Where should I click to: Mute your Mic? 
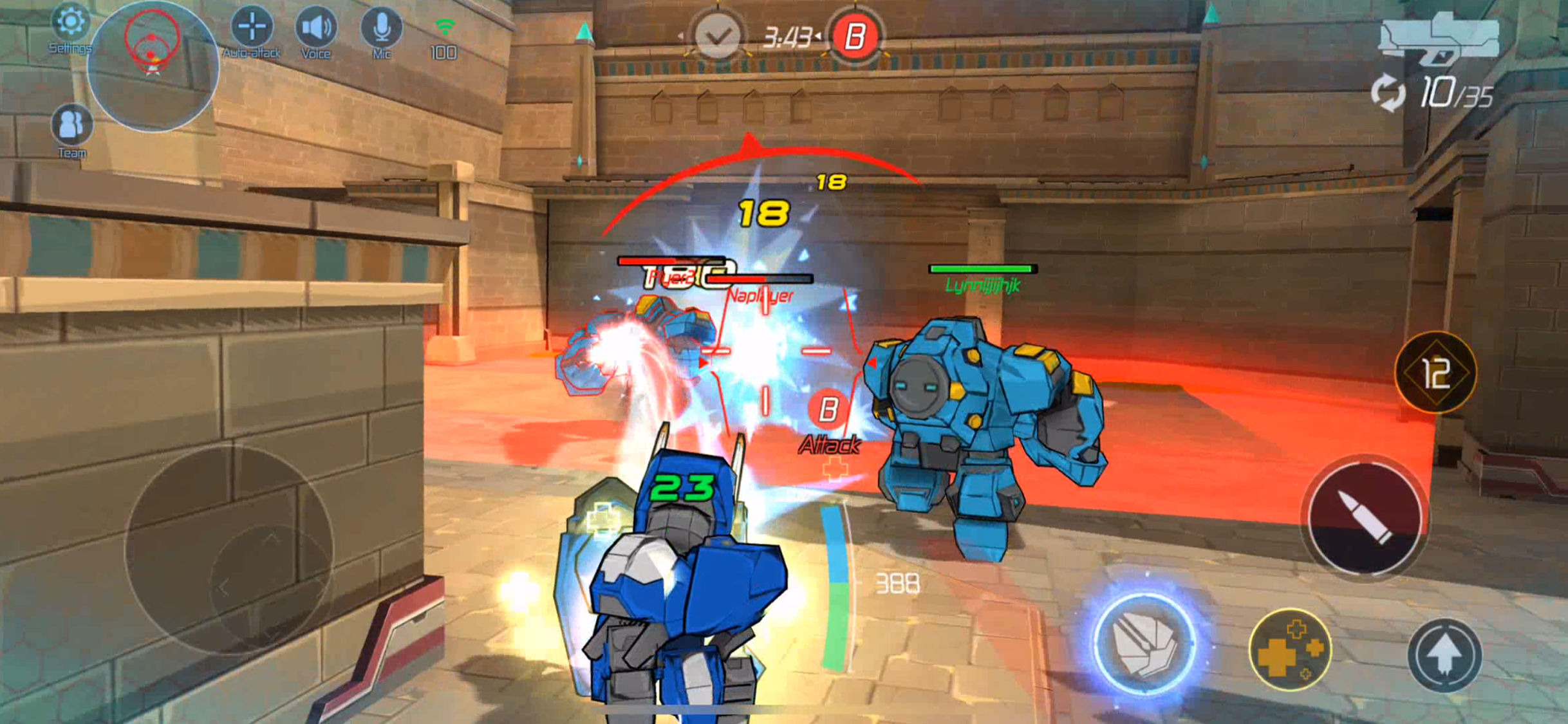coord(381,26)
